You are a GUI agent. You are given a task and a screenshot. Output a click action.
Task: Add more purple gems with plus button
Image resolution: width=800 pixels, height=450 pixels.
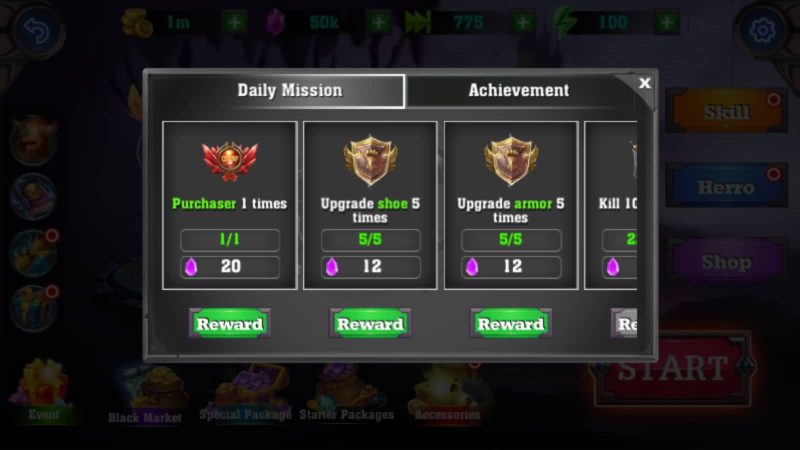pyautogui.click(x=379, y=21)
